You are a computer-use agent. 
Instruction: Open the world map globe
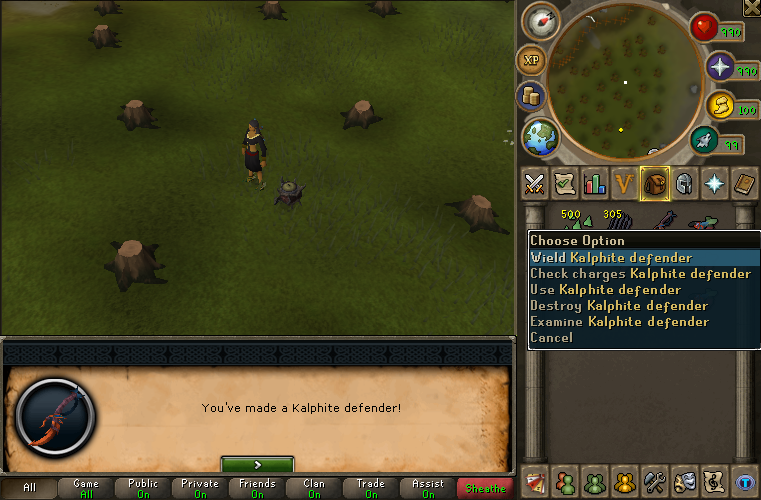pos(541,137)
